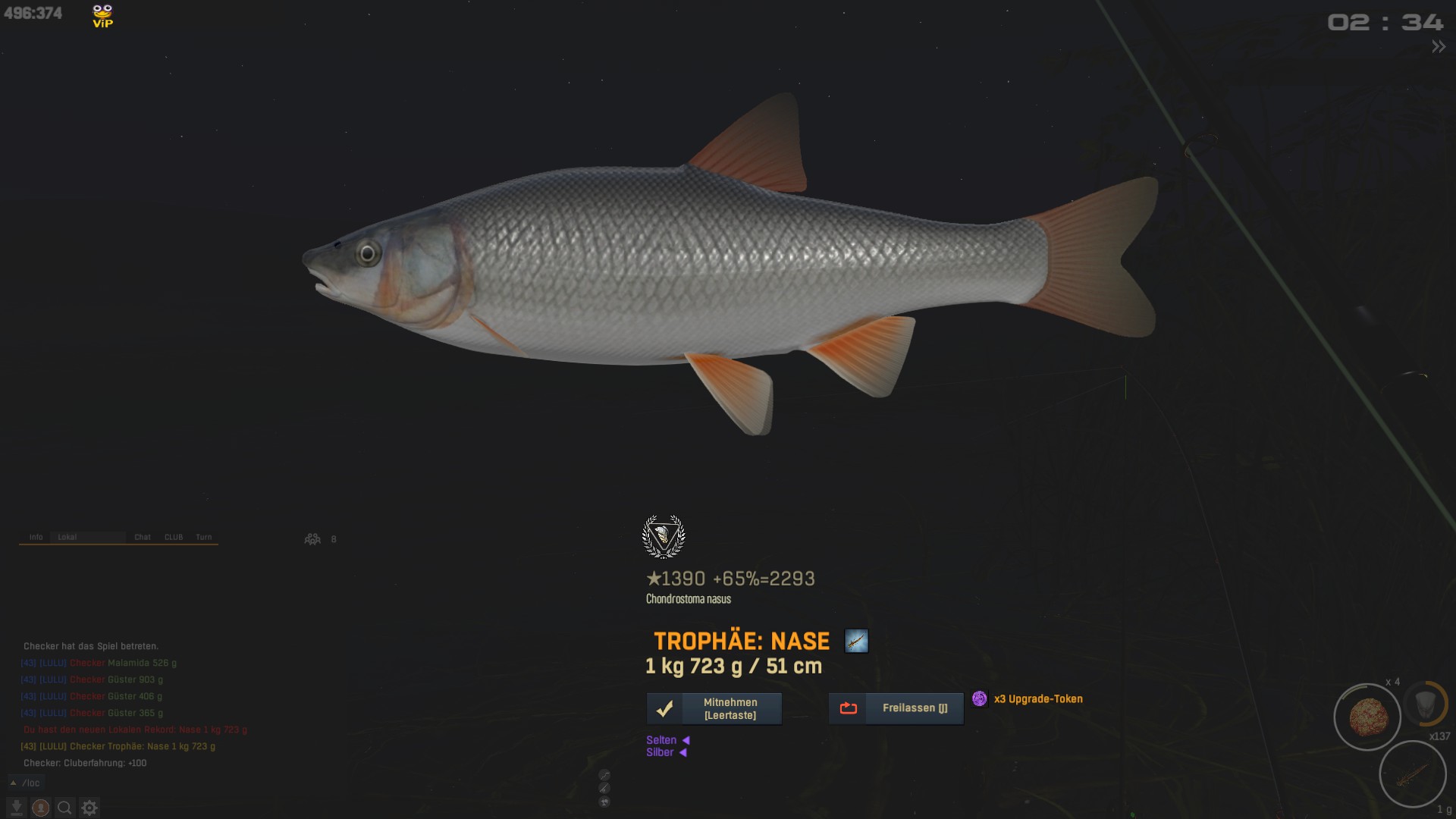Click the bait thumbnail next to trophy name

(856, 642)
